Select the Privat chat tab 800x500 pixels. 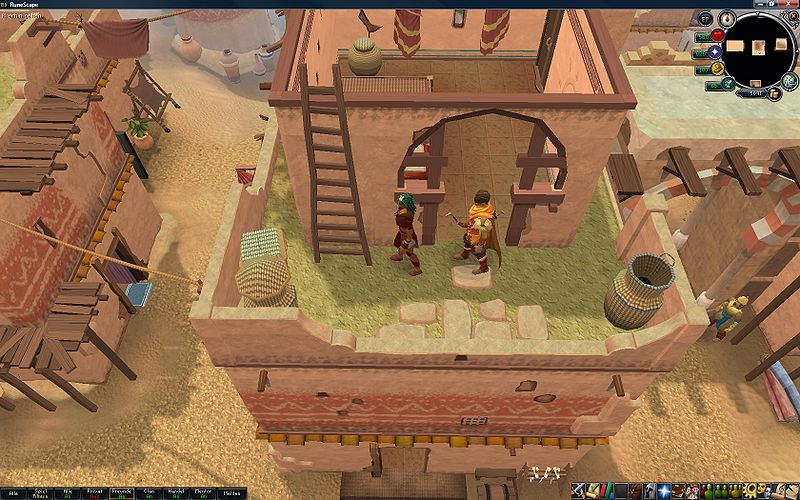coord(94,493)
